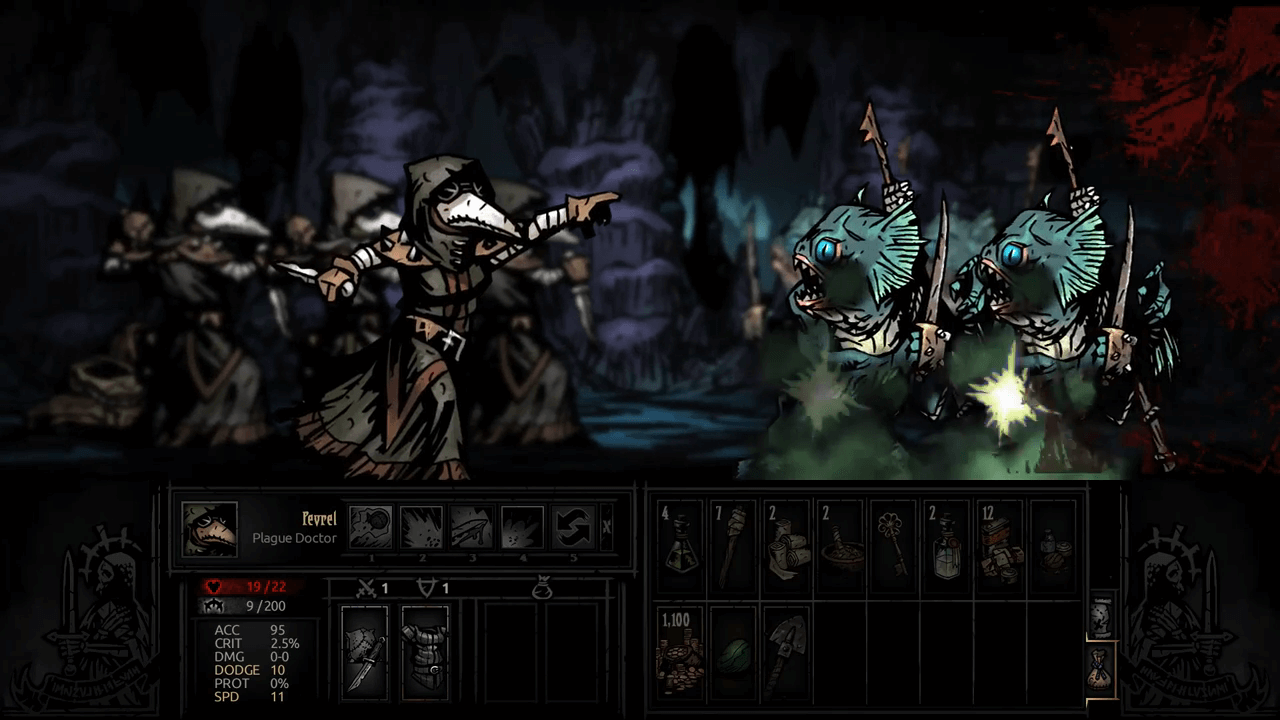Select the food stack of 12
Image resolution: width=1280 pixels, height=720 pixels.
[999, 544]
